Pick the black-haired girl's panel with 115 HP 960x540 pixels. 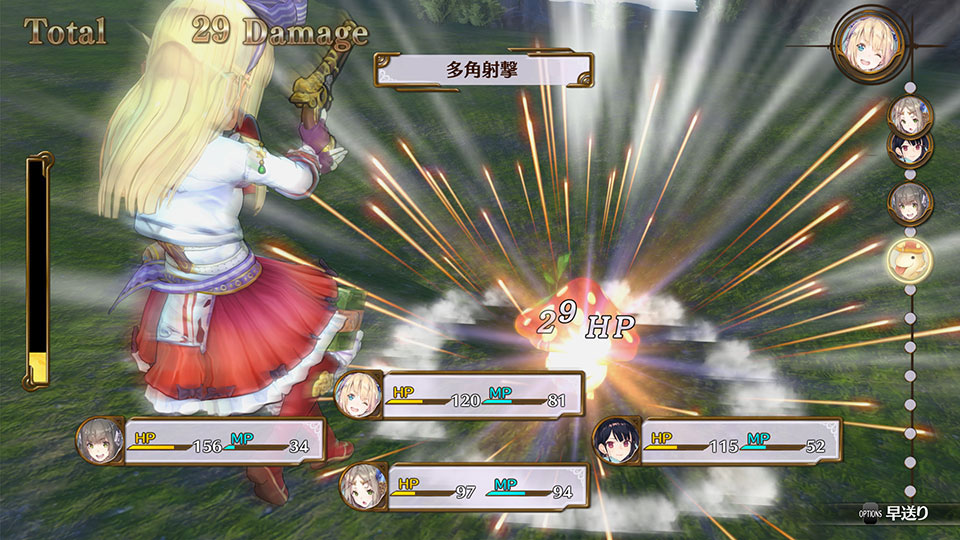tap(718, 440)
